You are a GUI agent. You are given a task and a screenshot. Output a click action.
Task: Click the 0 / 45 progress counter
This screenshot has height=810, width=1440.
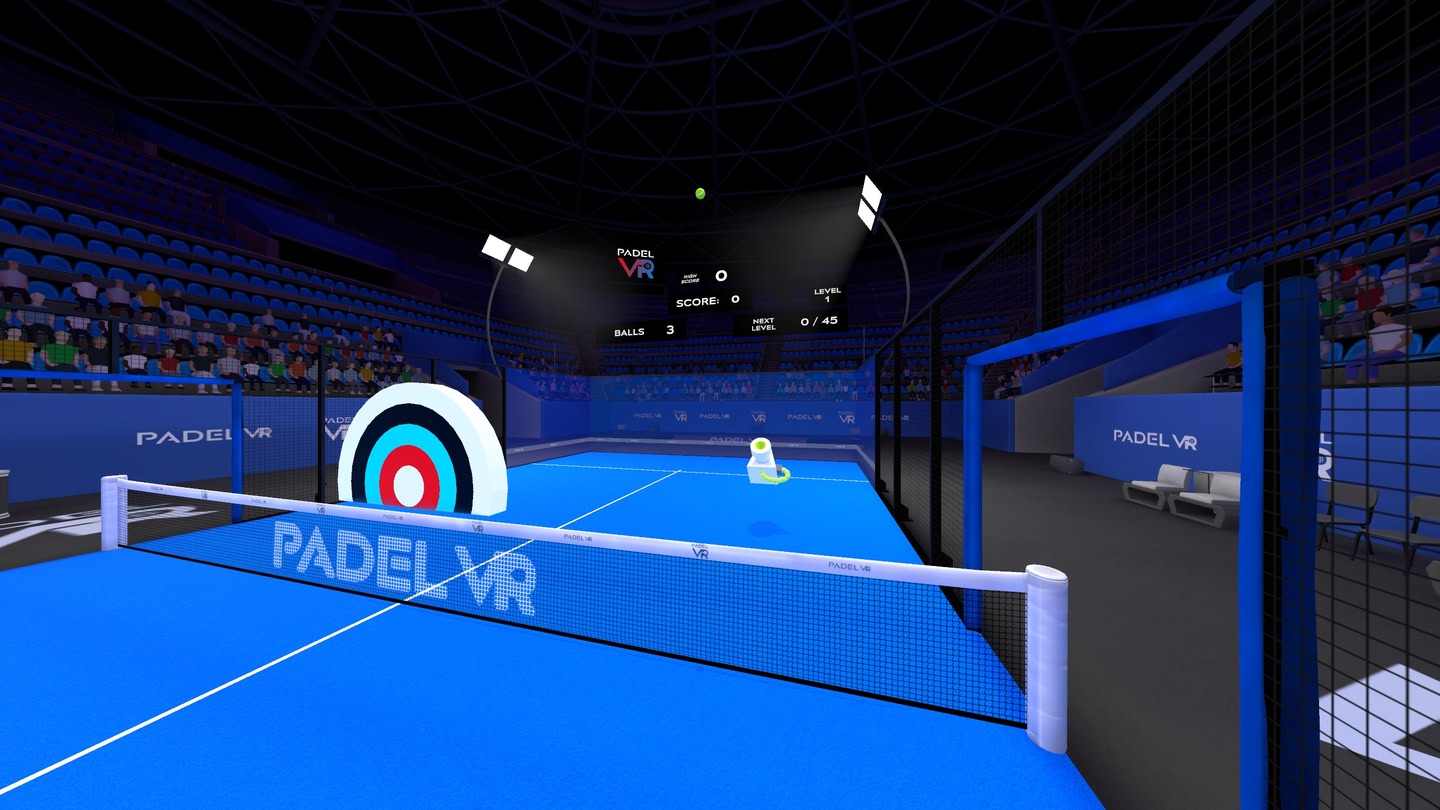tap(821, 321)
